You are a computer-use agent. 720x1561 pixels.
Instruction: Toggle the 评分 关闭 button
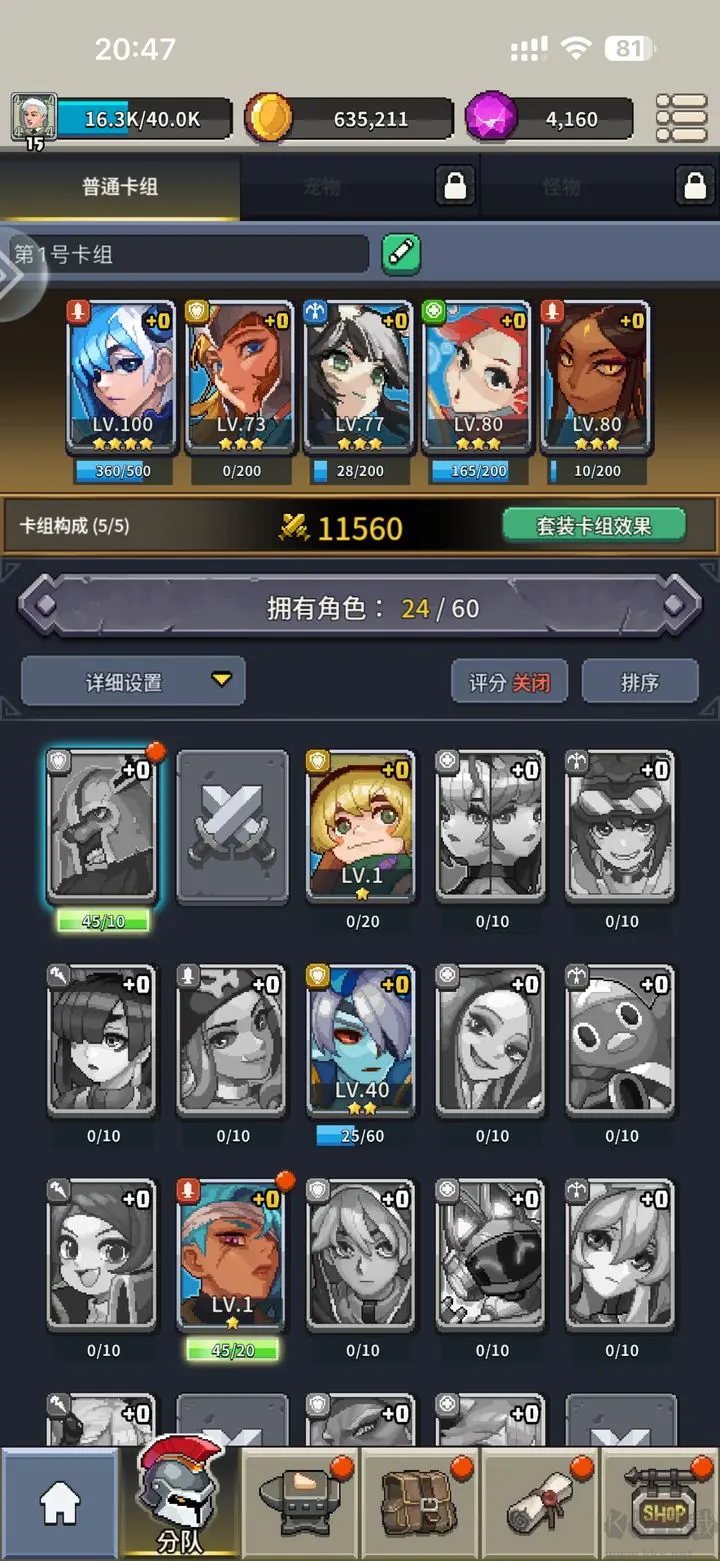[x=510, y=682]
